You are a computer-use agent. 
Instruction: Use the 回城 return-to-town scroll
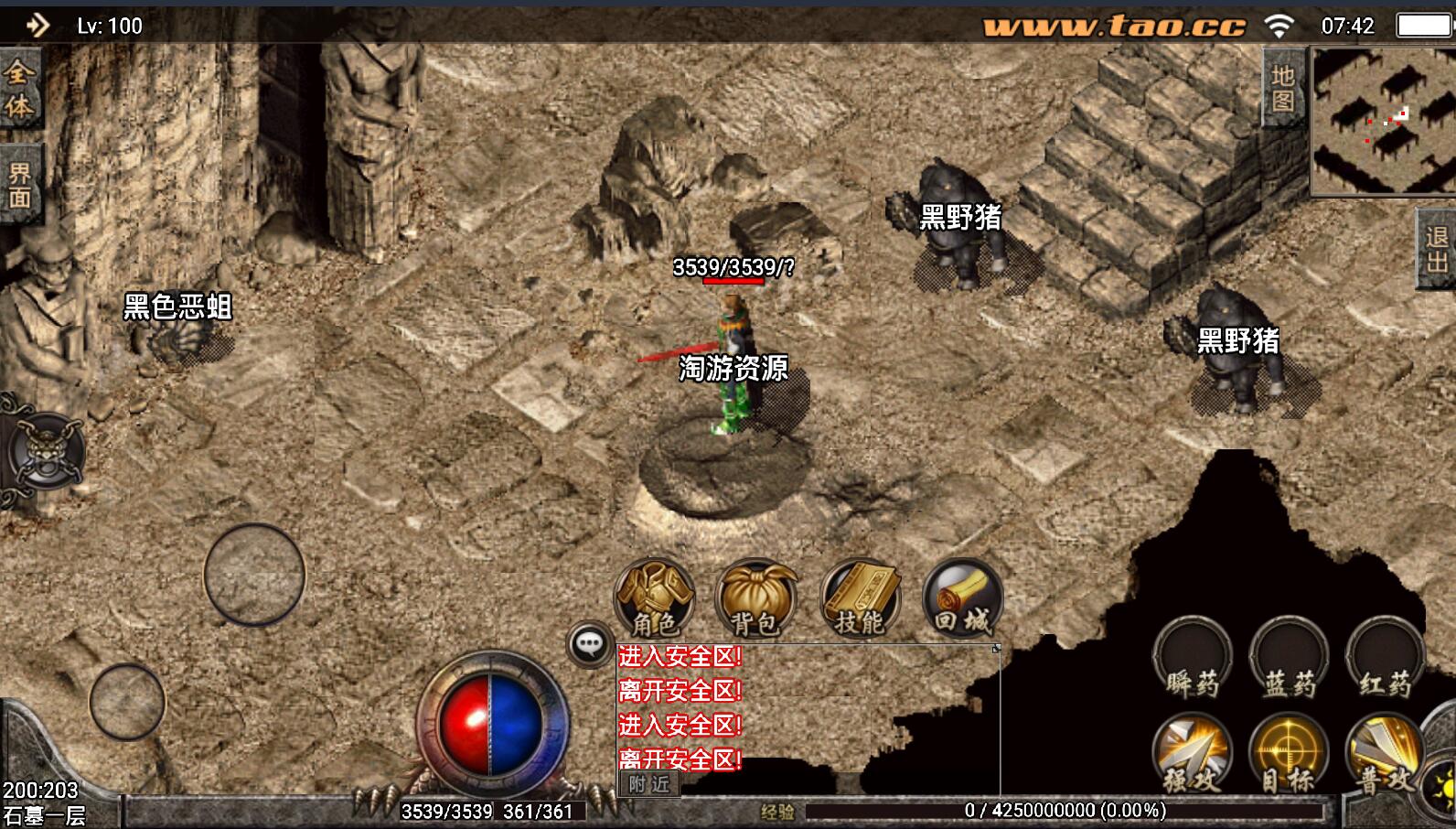(962, 598)
